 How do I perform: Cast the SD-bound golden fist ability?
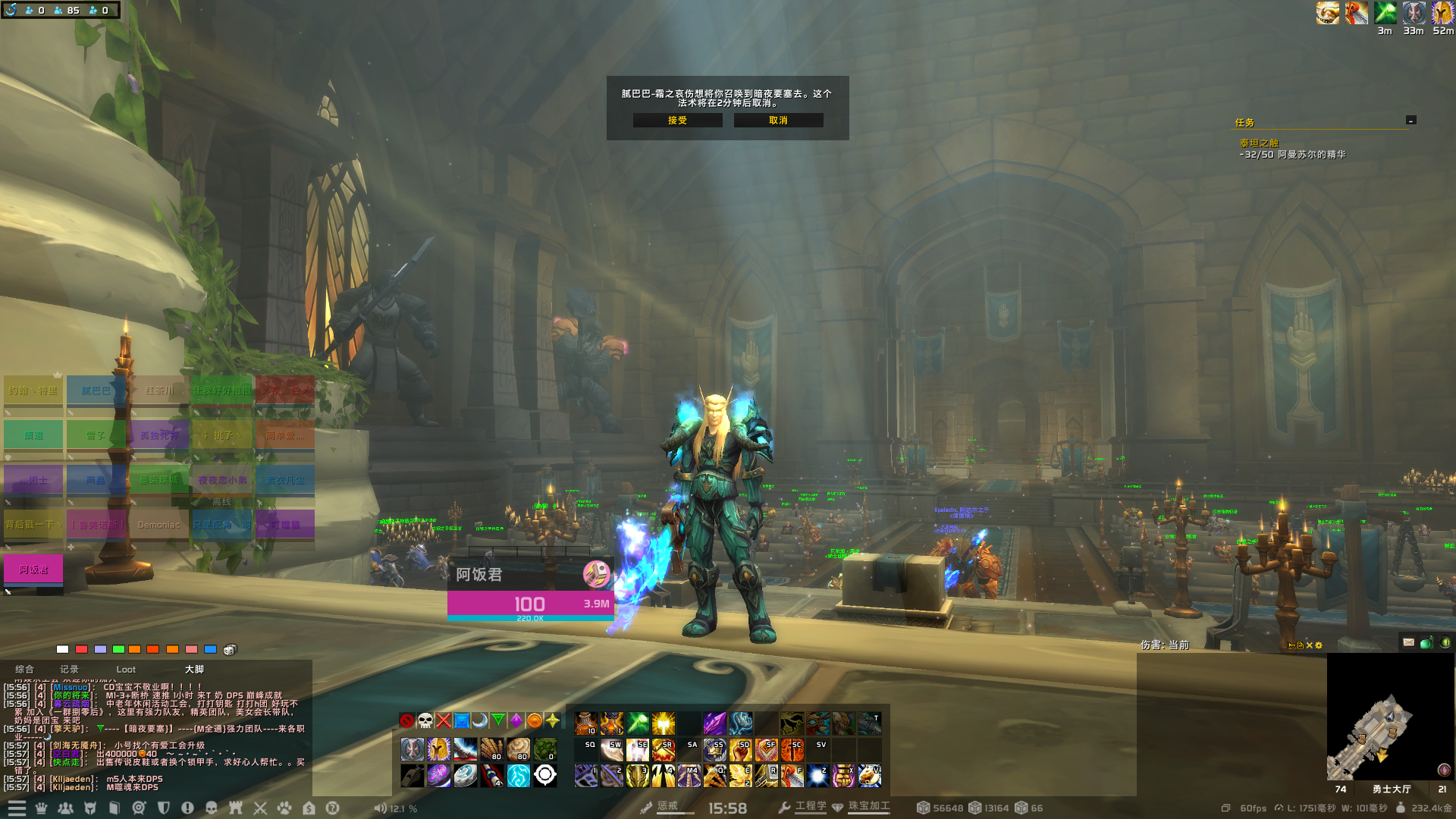click(740, 749)
